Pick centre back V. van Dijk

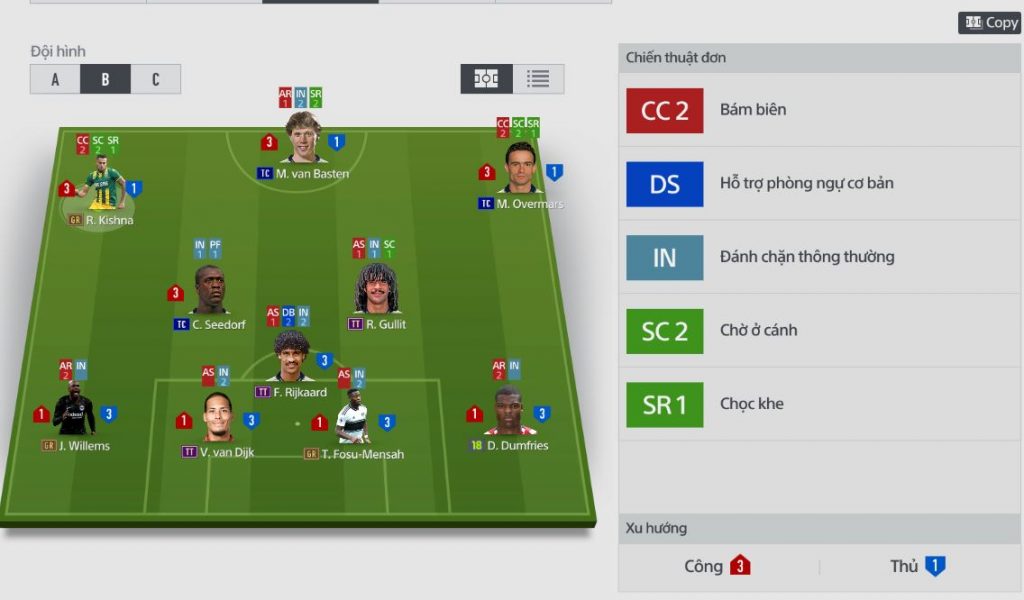tap(218, 420)
